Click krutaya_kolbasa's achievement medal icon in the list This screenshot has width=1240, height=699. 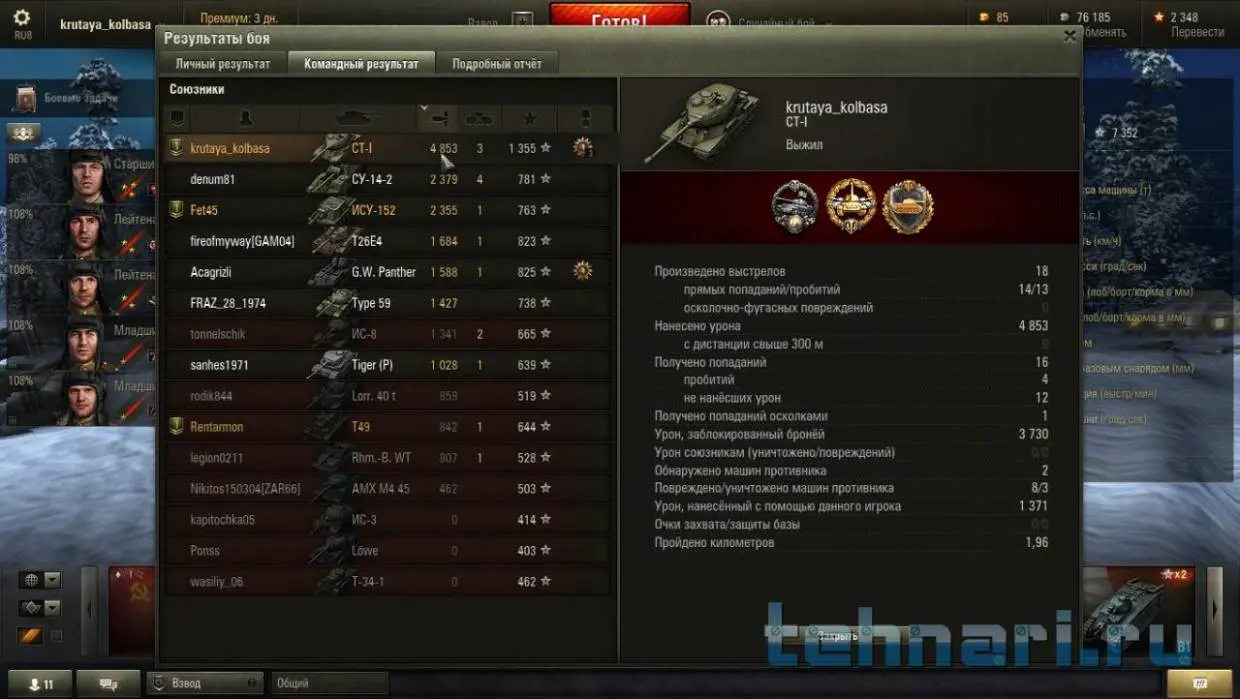(x=582, y=148)
